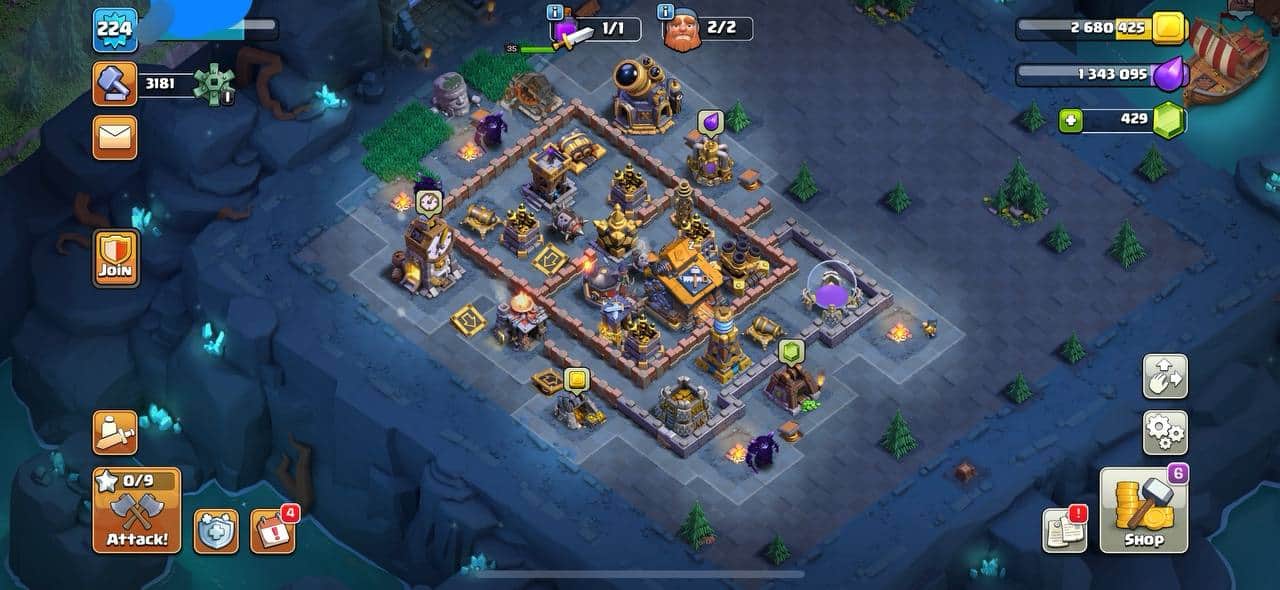The width and height of the screenshot is (1280, 590).
Task: Tap the Attack! button
Action: coord(137,510)
